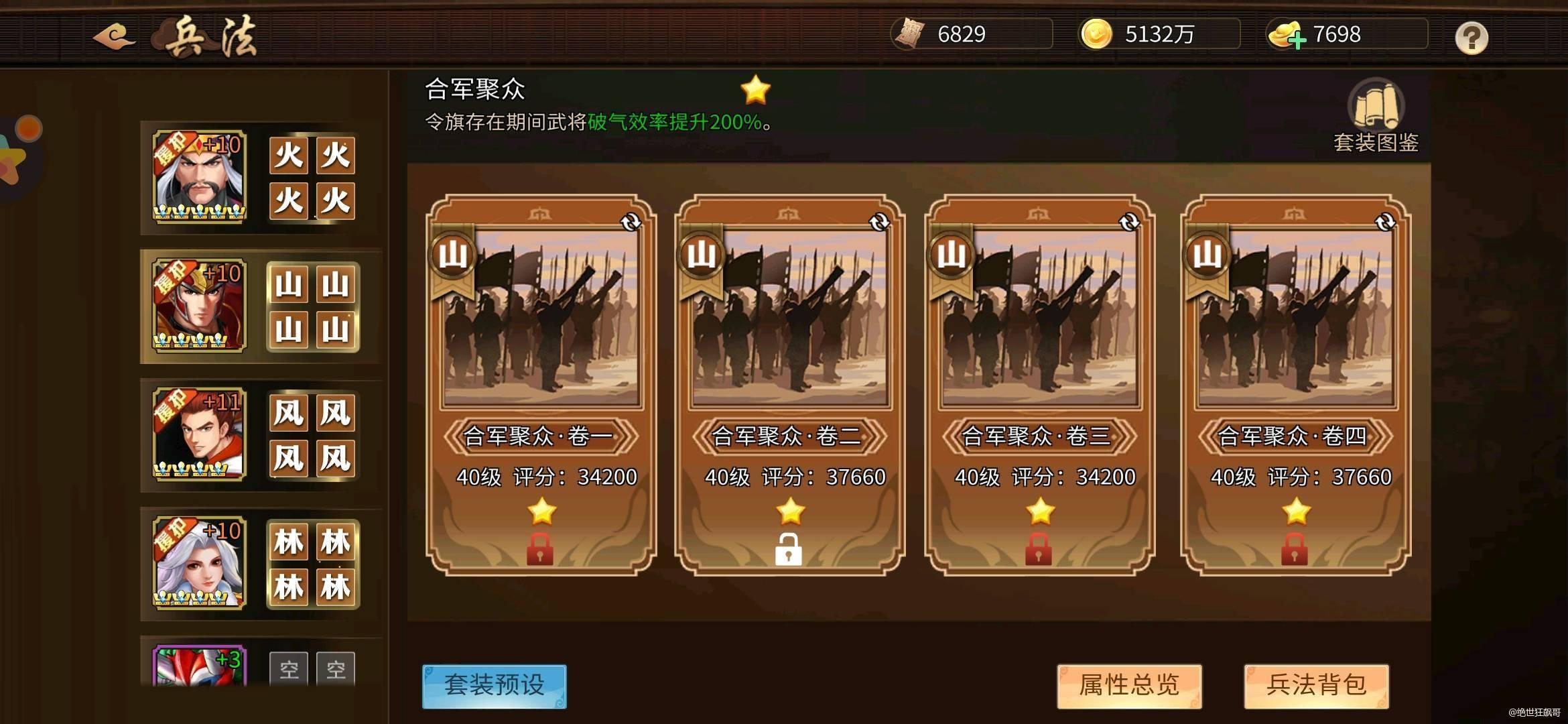Tap the star icon above 合军聚众 description
1568x724 pixels.
coord(755,88)
